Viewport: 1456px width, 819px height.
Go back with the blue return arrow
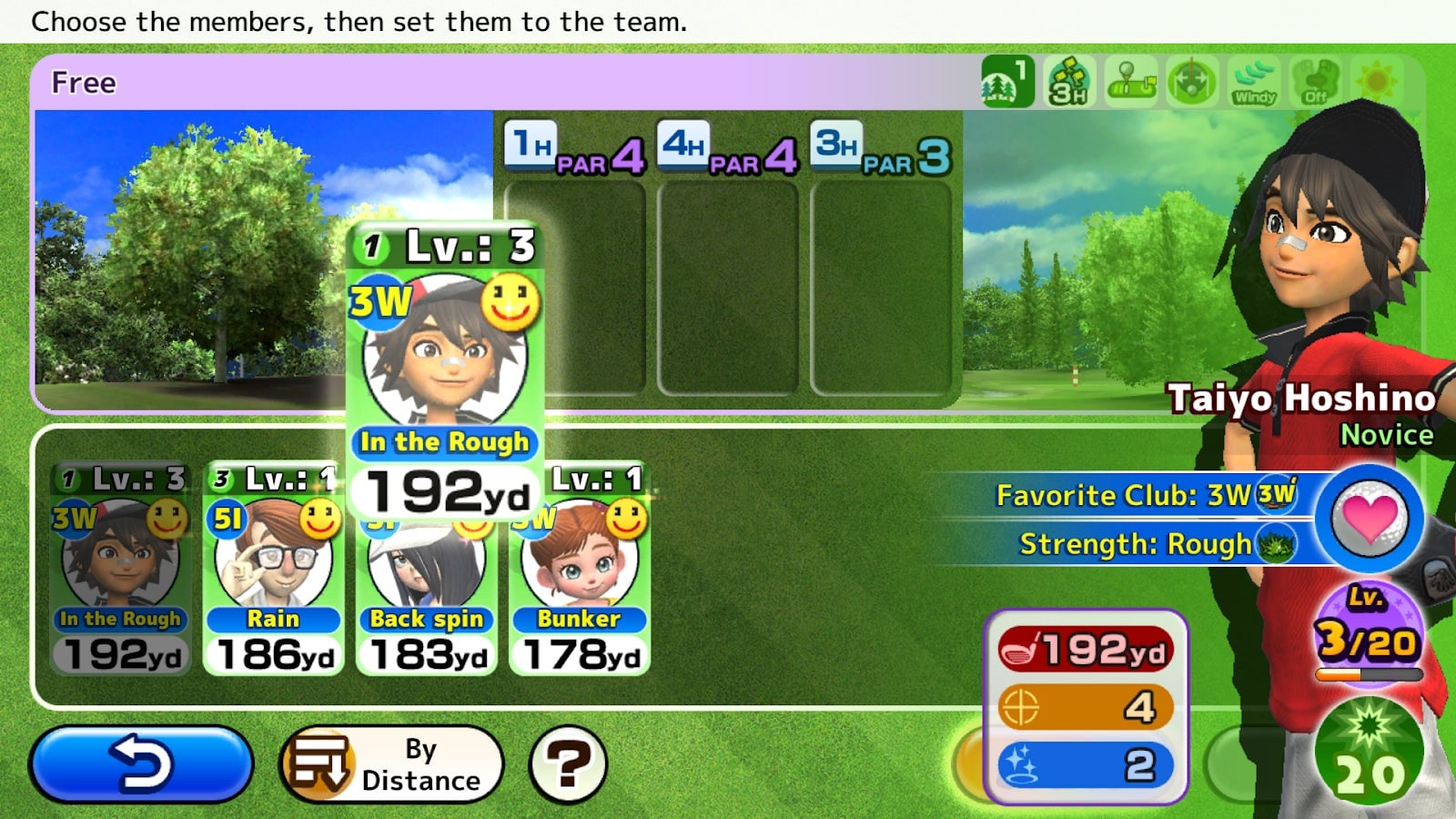pos(141,763)
